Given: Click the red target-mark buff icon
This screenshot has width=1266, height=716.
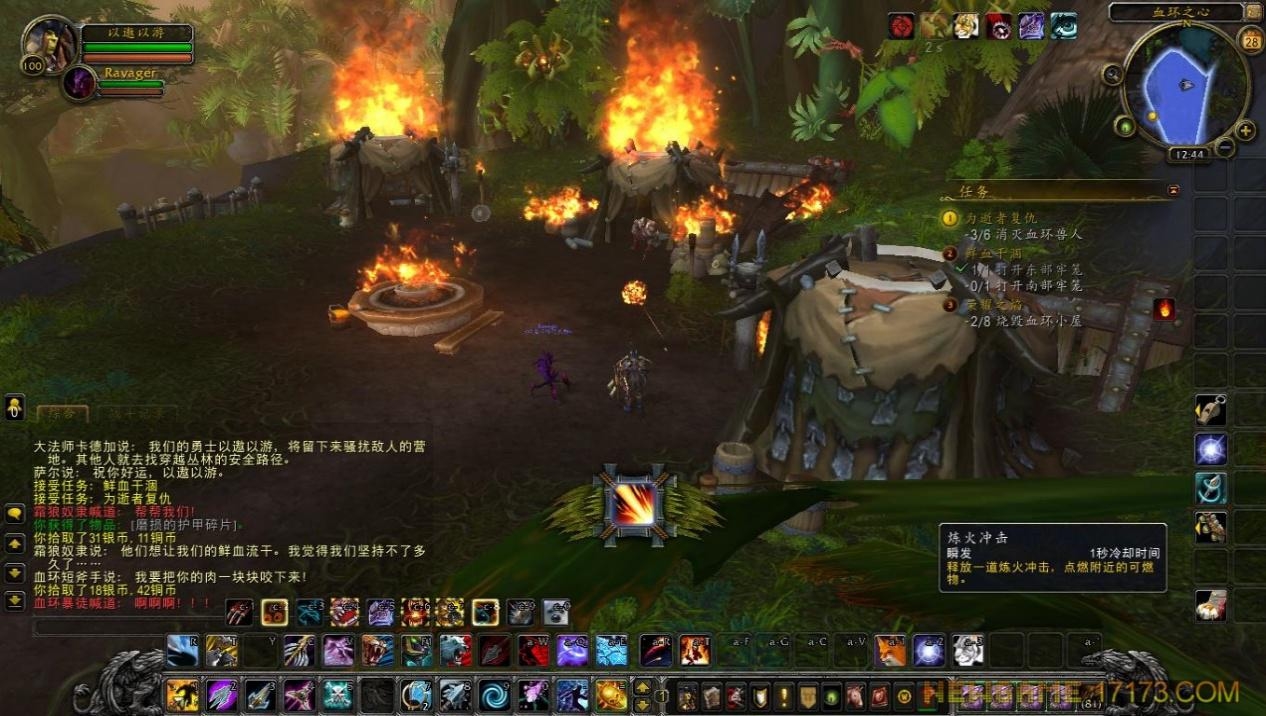Looking at the screenshot, I should 902,26.
